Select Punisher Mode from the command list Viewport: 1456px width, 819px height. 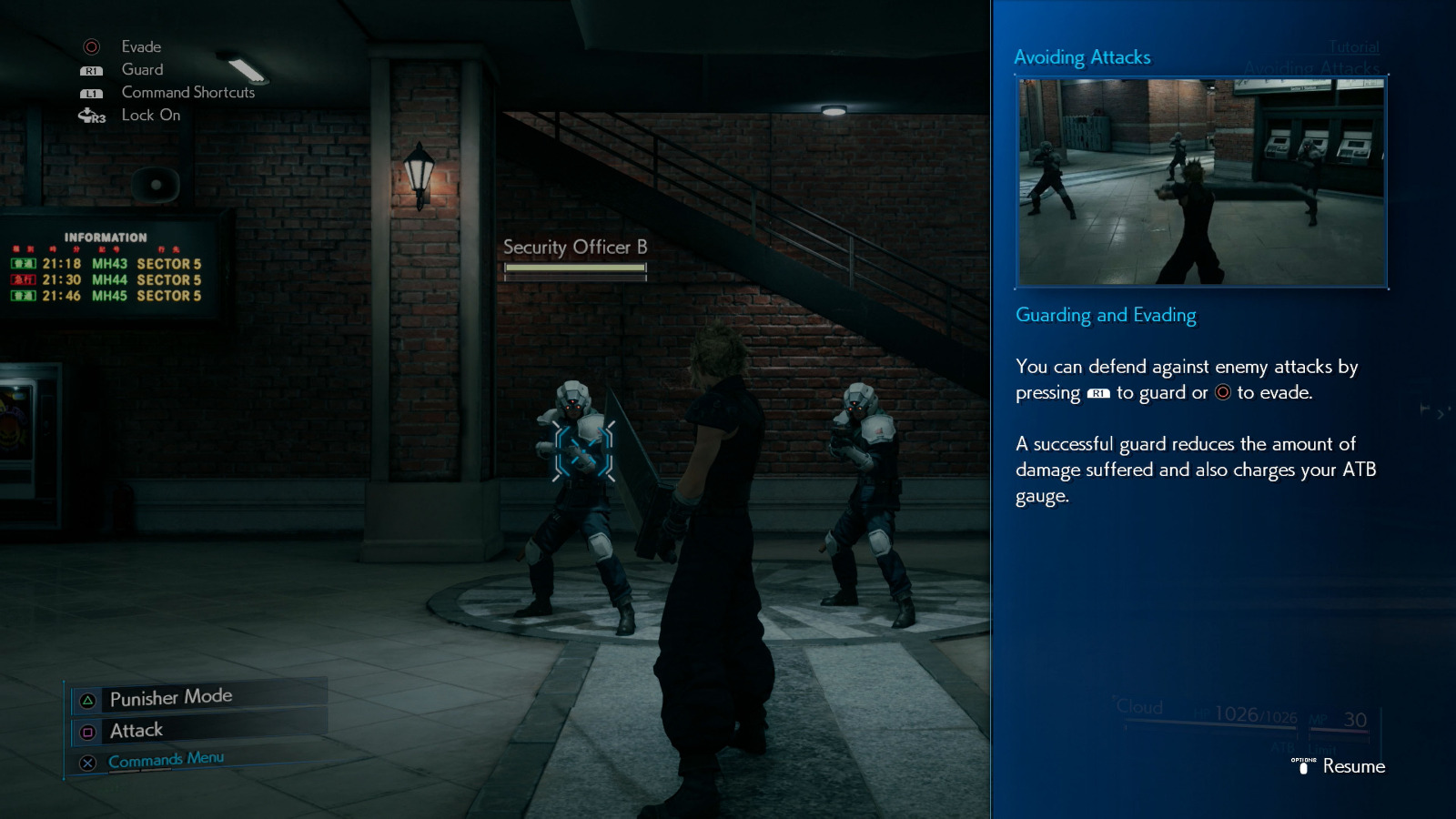coord(169,695)
